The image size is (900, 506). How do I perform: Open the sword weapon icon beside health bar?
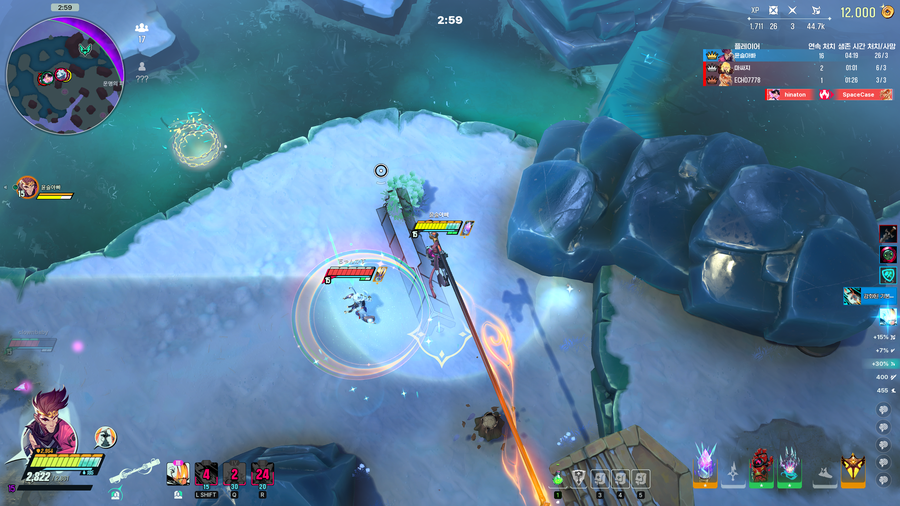pos(137,469)
